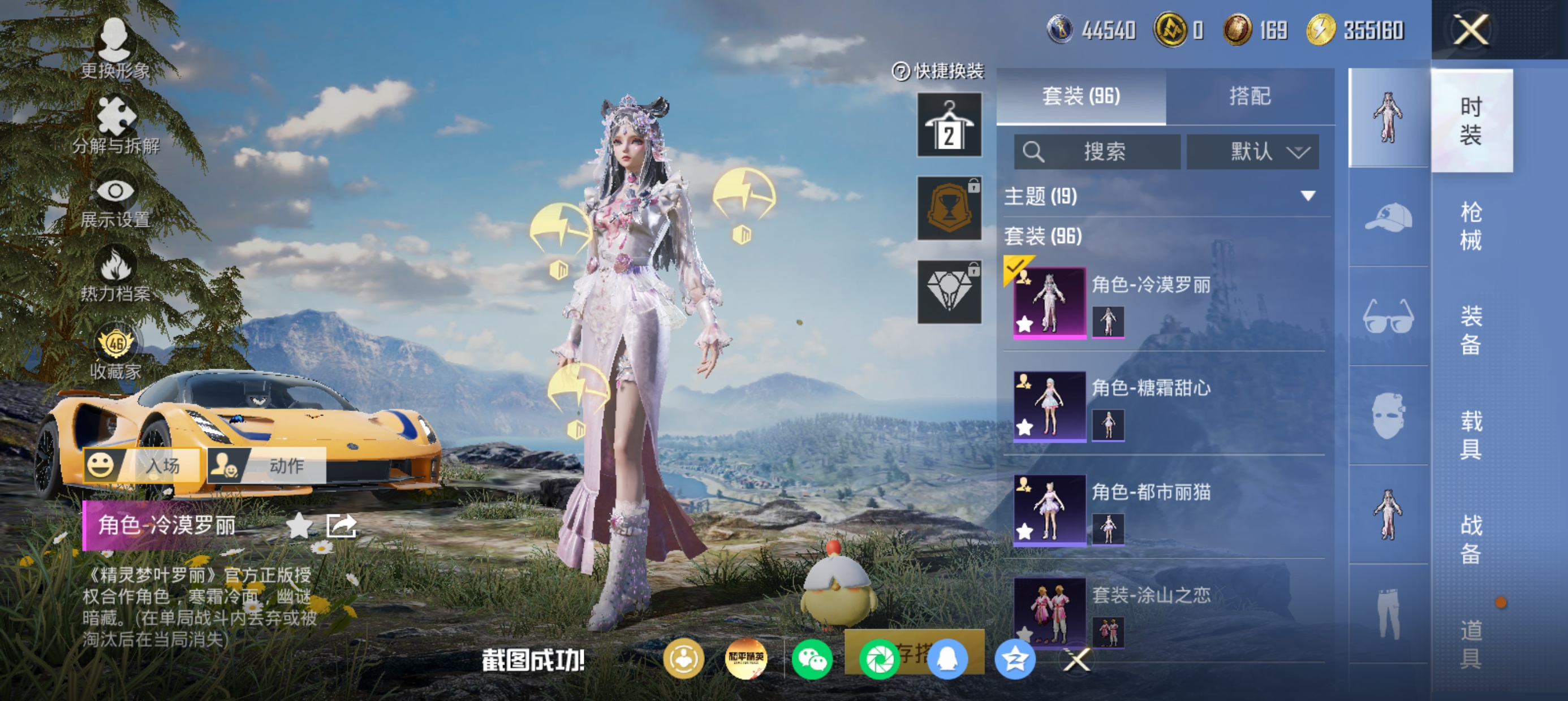Open the 收藏家 collector badge
The width and height of the screenshot is (1568, 701).
[x=115, y=353]
